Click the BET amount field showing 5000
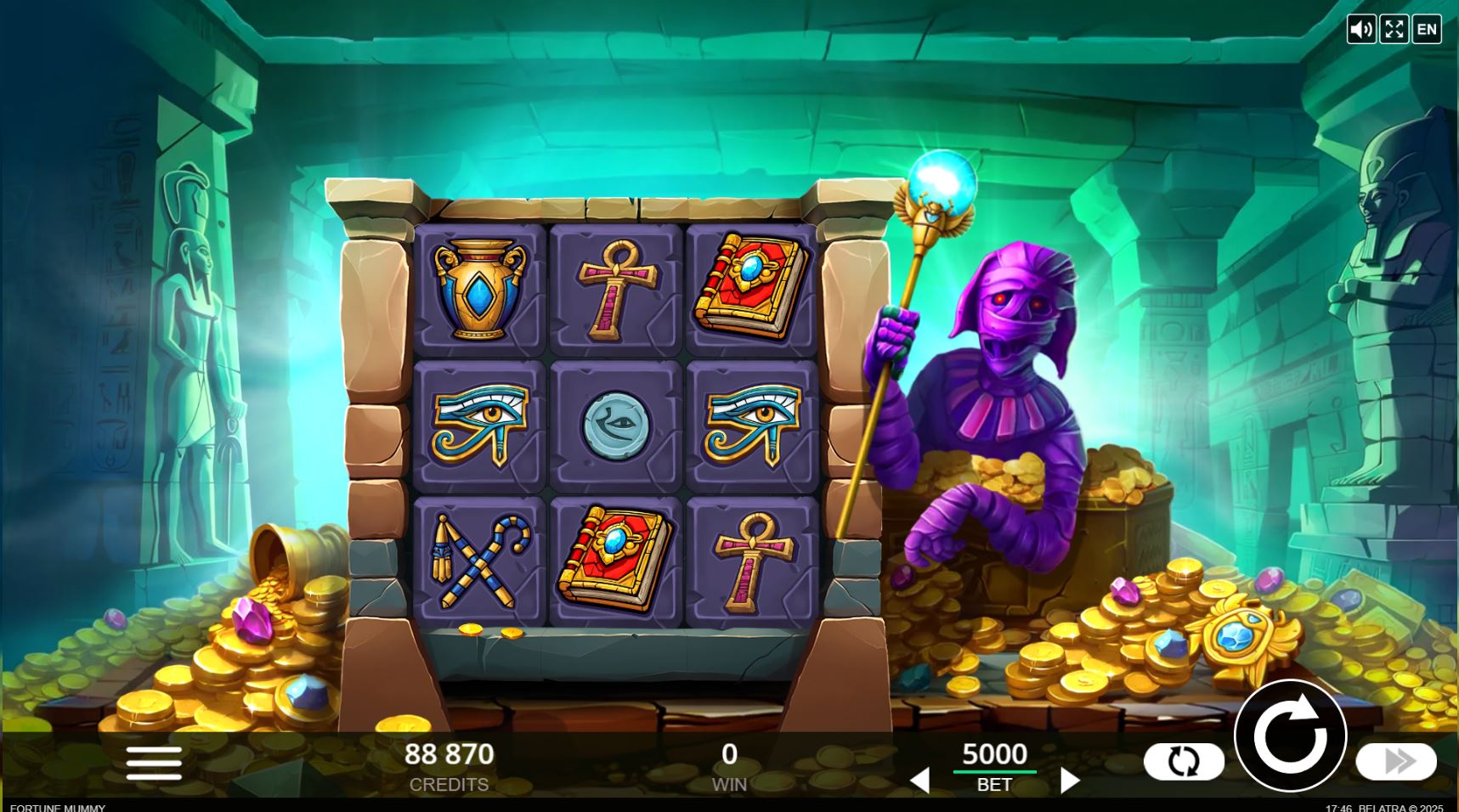The height and width of the screenshot is (812, 1459). (995, 754)
